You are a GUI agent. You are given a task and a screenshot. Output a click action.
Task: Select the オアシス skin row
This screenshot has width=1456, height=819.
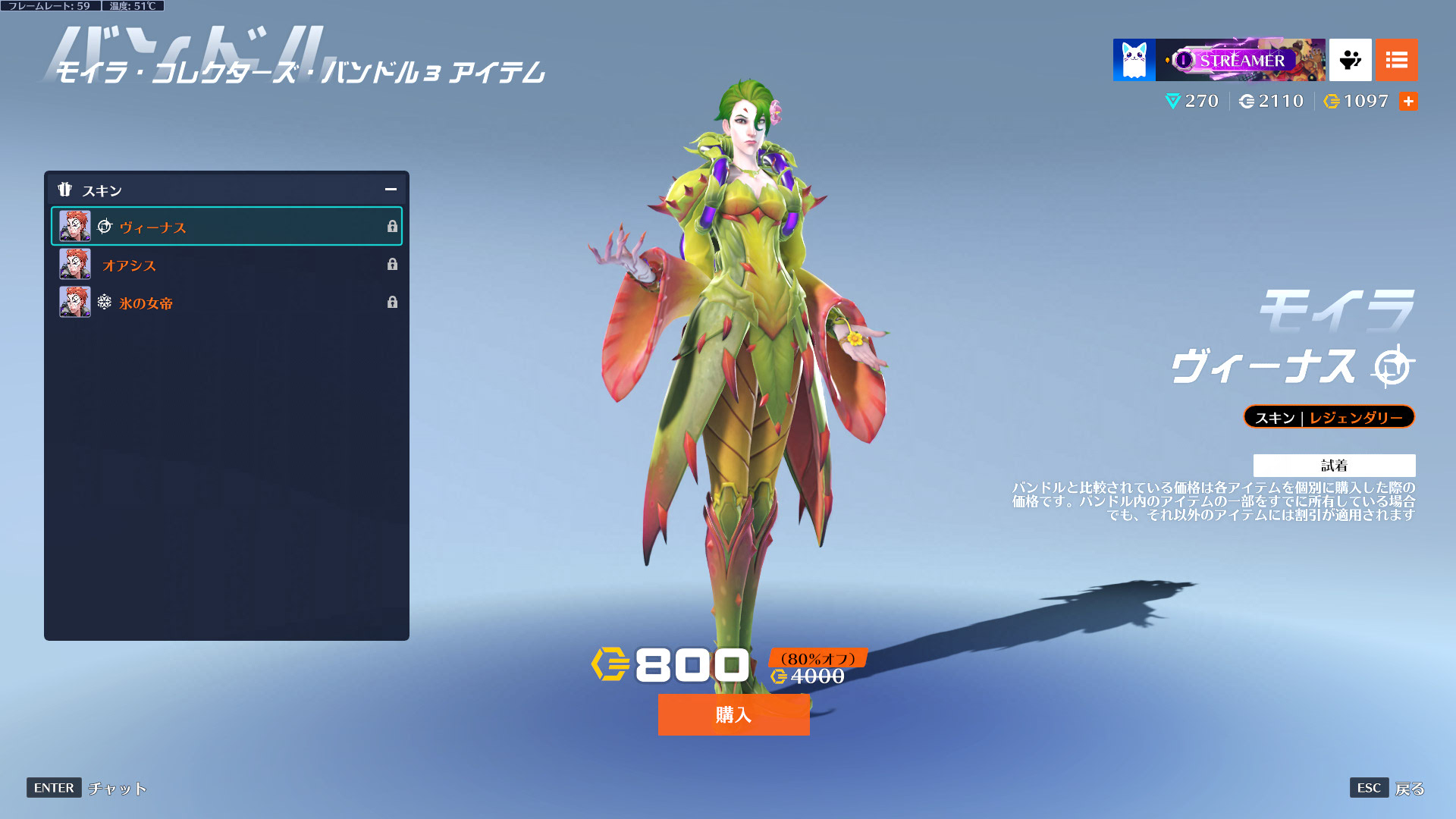(226, 265)
